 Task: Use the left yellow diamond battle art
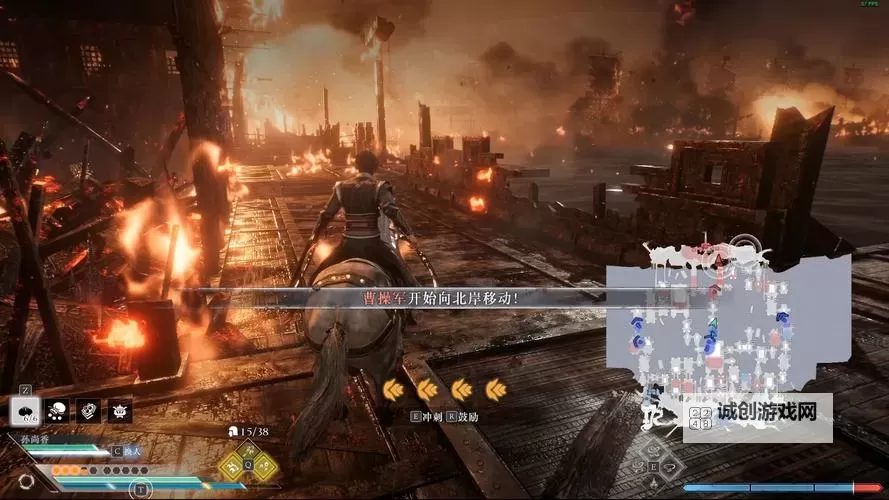point(231,467)
